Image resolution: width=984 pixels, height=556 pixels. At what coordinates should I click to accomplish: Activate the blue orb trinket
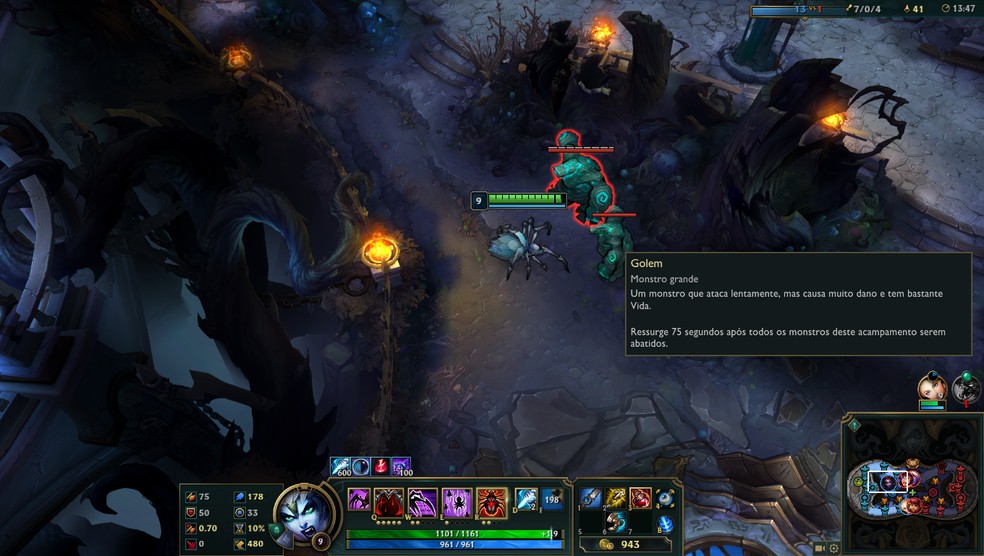(x=665, y=498)
